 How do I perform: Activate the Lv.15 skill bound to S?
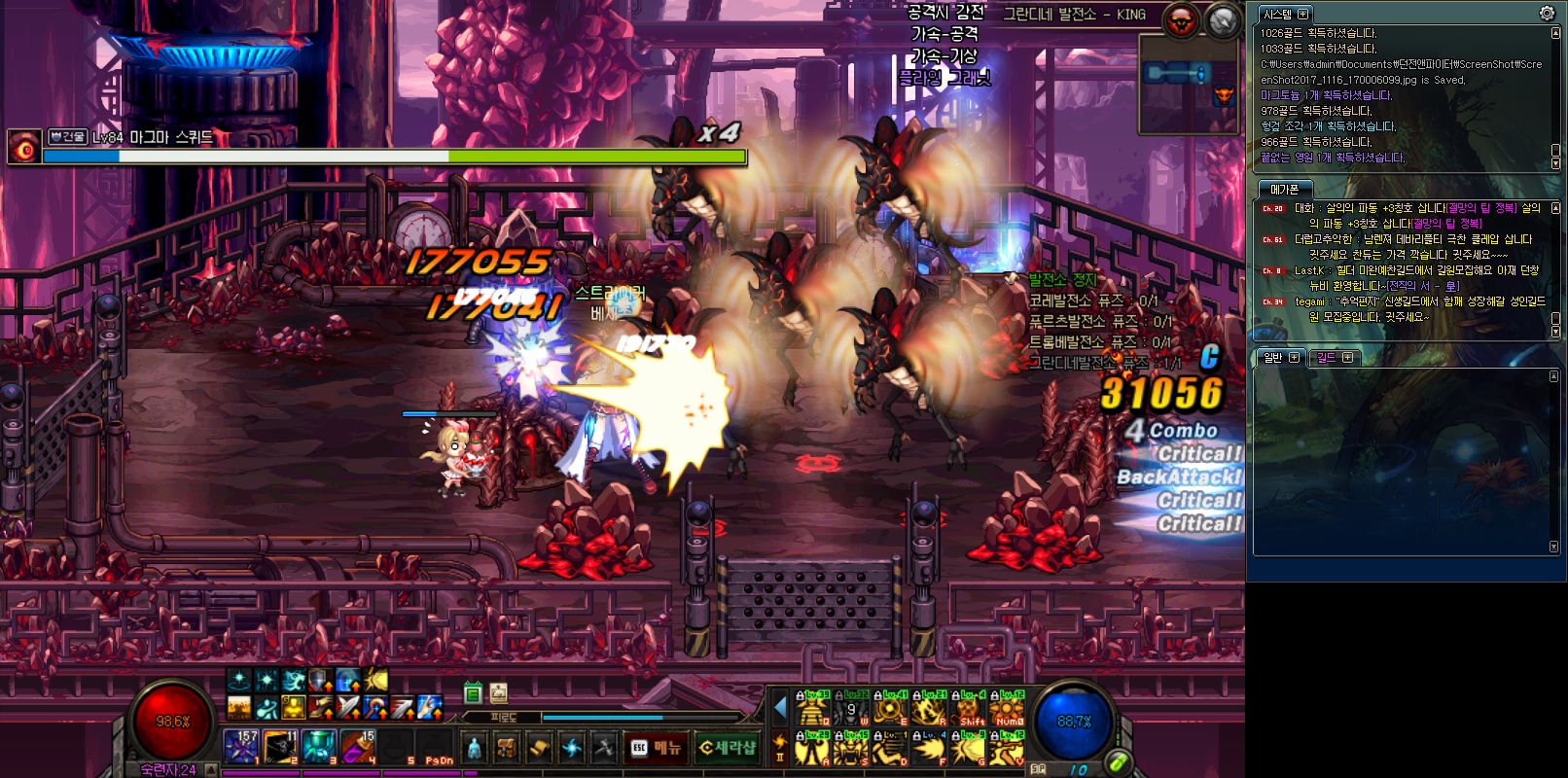(x=851, y=748)
